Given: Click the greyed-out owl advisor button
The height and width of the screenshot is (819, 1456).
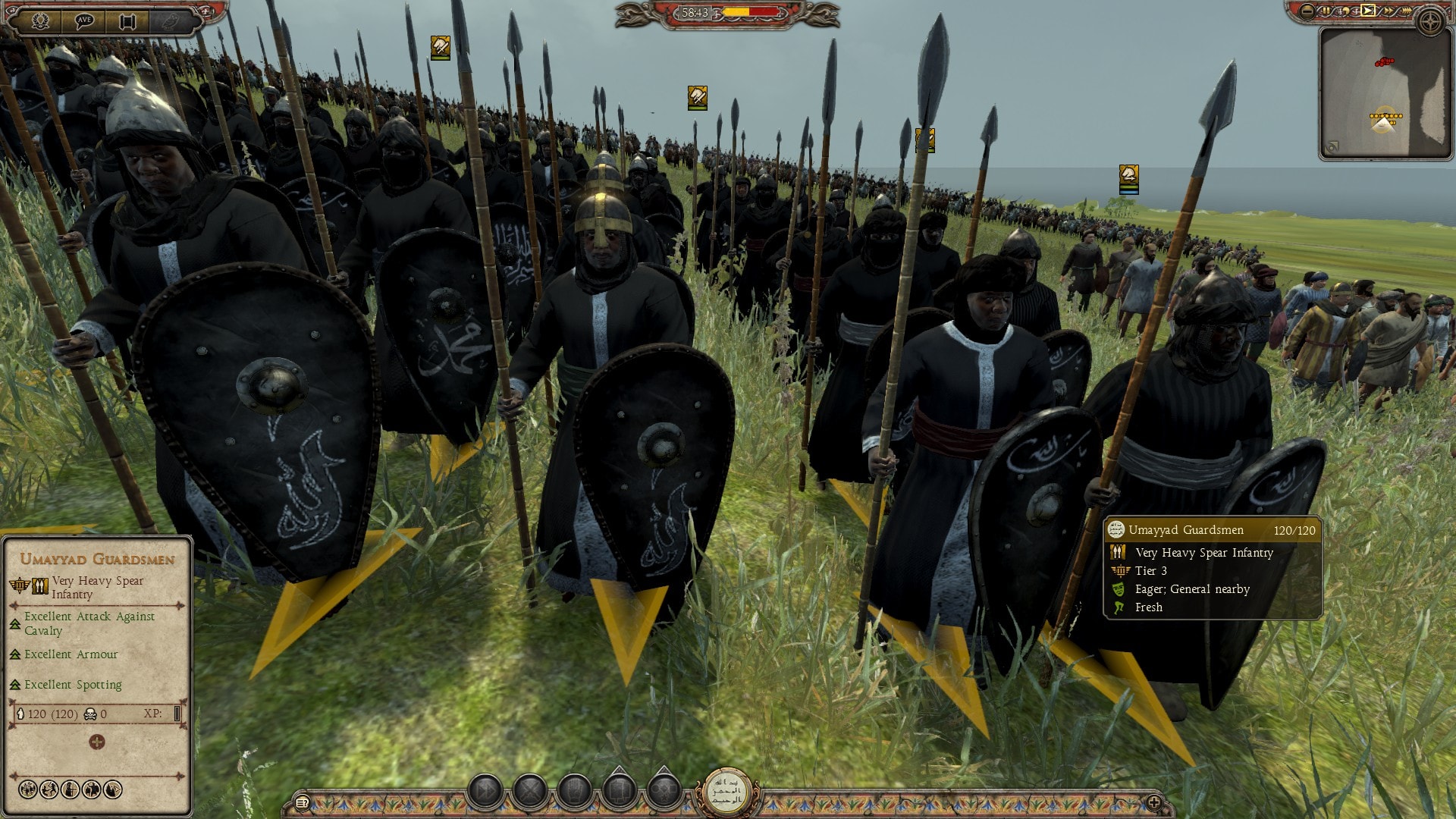Looking at the screenshot, I should point(171,20).
